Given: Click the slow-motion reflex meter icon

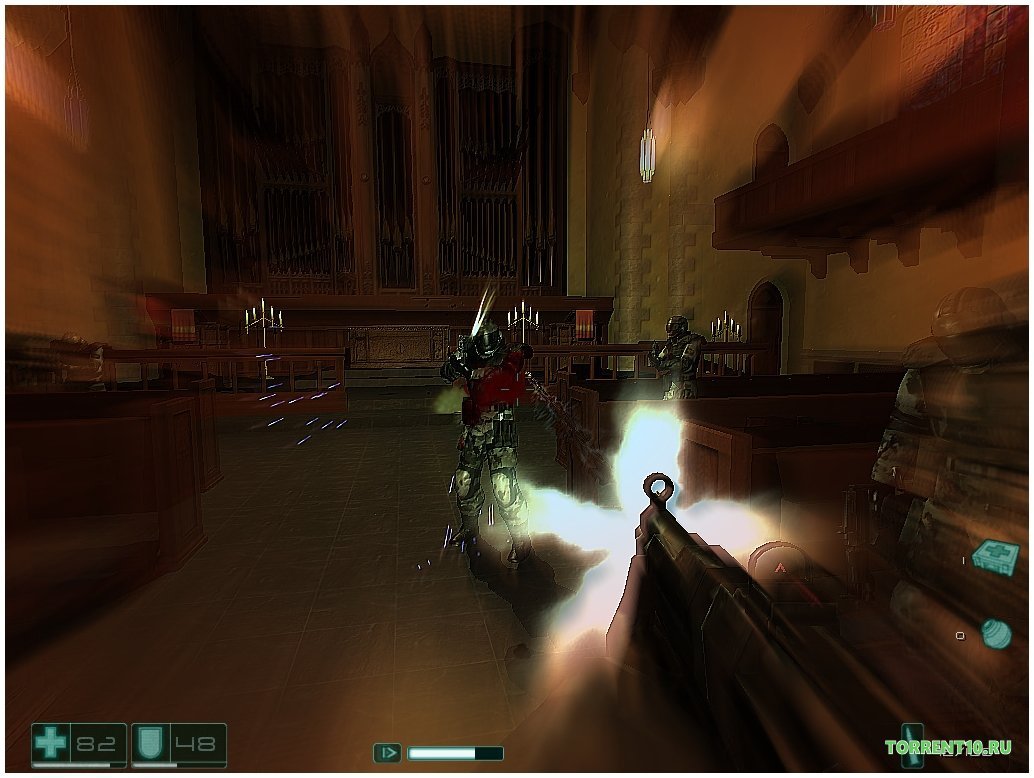Looking at the screenshot, I should pos(387,752).
